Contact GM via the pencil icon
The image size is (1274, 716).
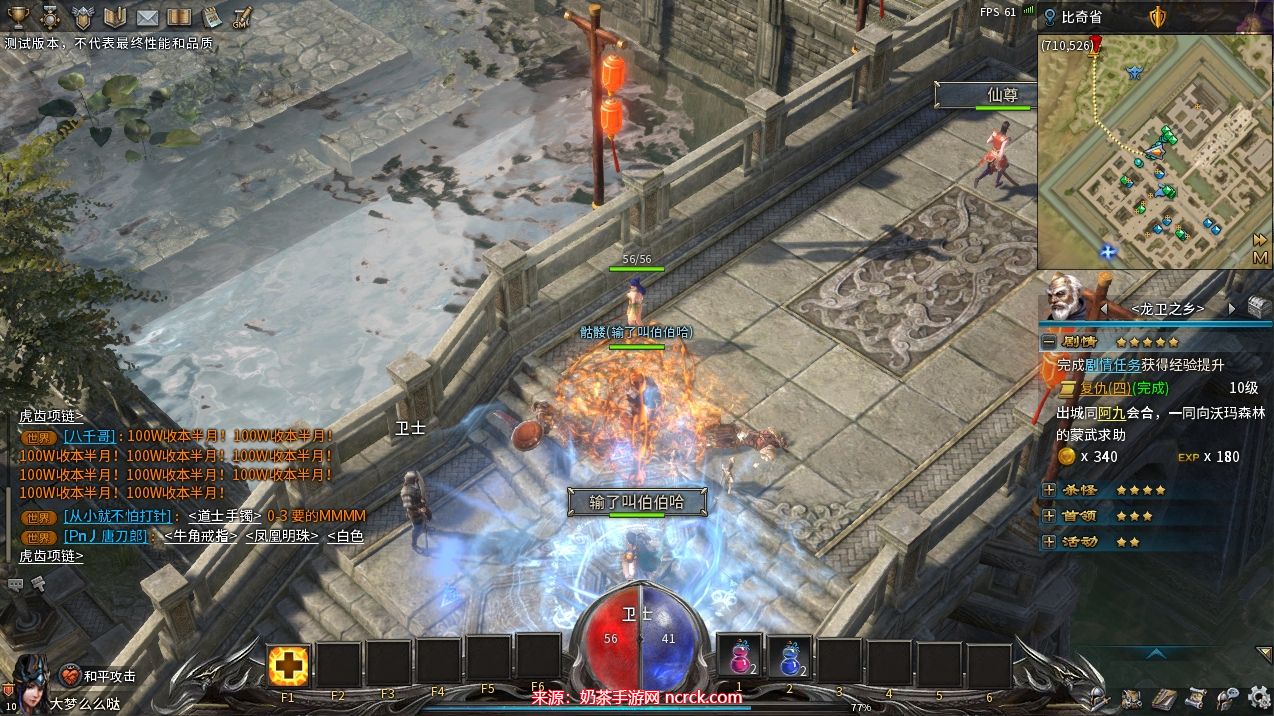click(242, 17)
